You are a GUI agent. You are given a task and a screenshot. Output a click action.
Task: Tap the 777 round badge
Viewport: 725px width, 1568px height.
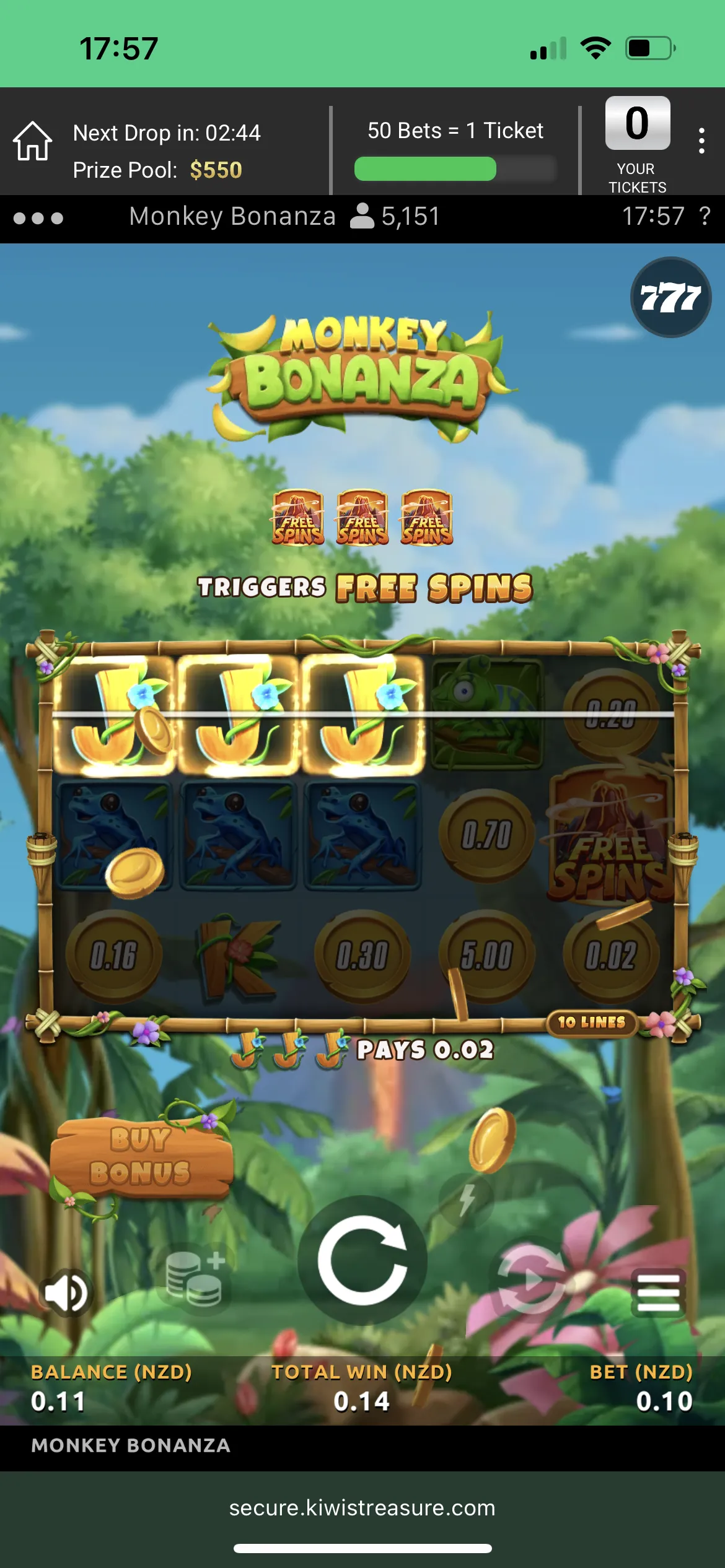pyautogui.click(x=670, y=297)
